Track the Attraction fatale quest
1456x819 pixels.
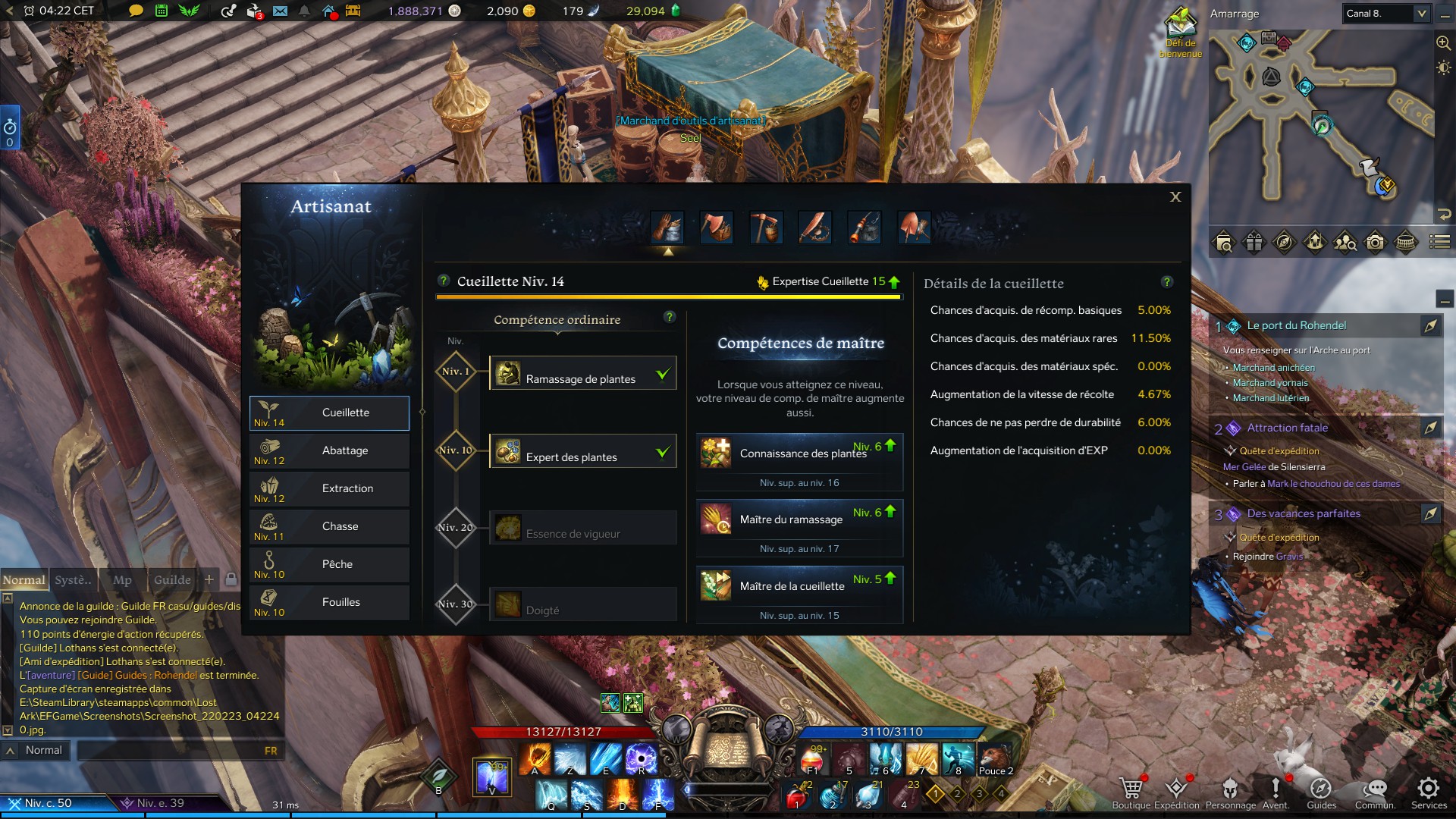coord(1430,428)
